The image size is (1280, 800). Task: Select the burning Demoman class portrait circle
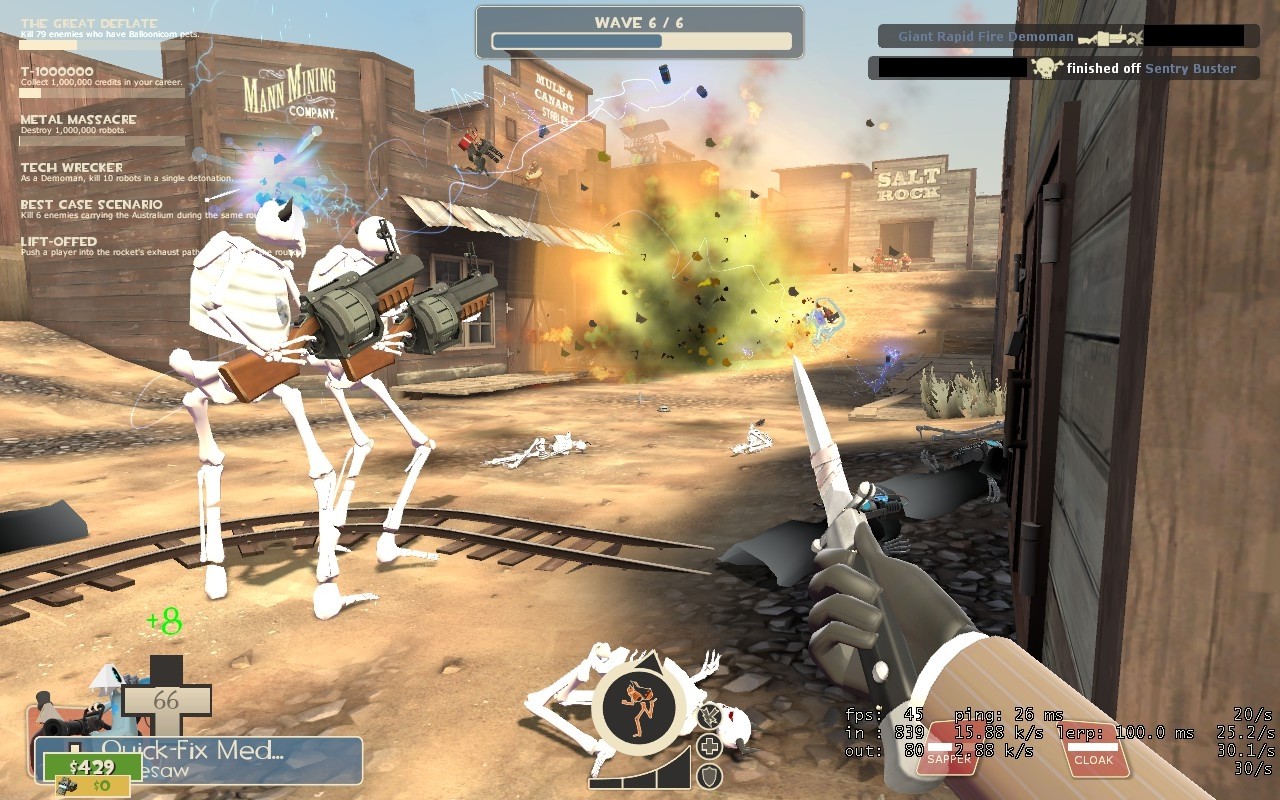(x=637, y=702)
